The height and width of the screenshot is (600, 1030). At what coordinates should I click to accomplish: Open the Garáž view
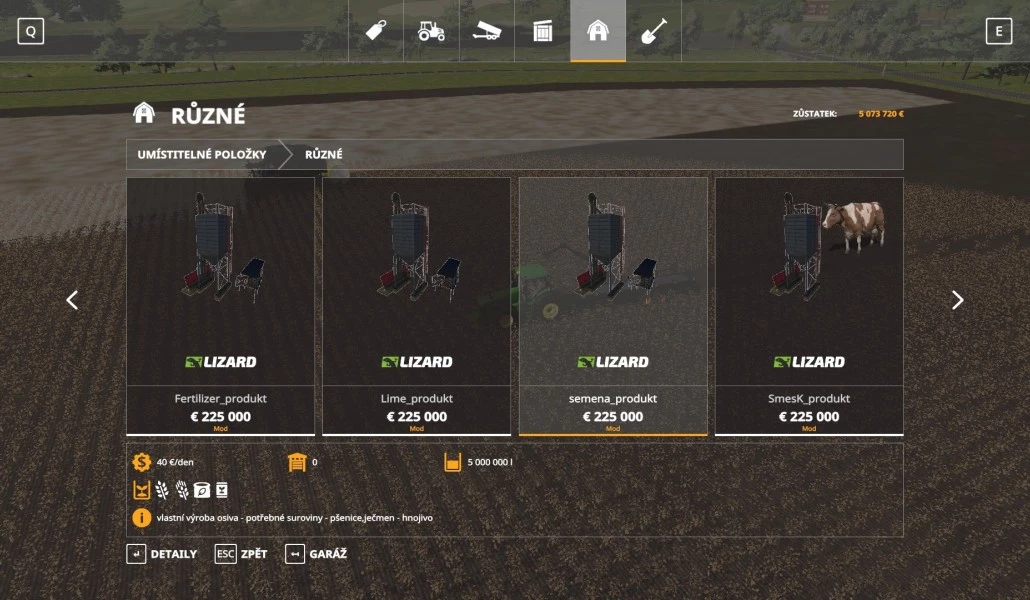[x=316, y=554]
